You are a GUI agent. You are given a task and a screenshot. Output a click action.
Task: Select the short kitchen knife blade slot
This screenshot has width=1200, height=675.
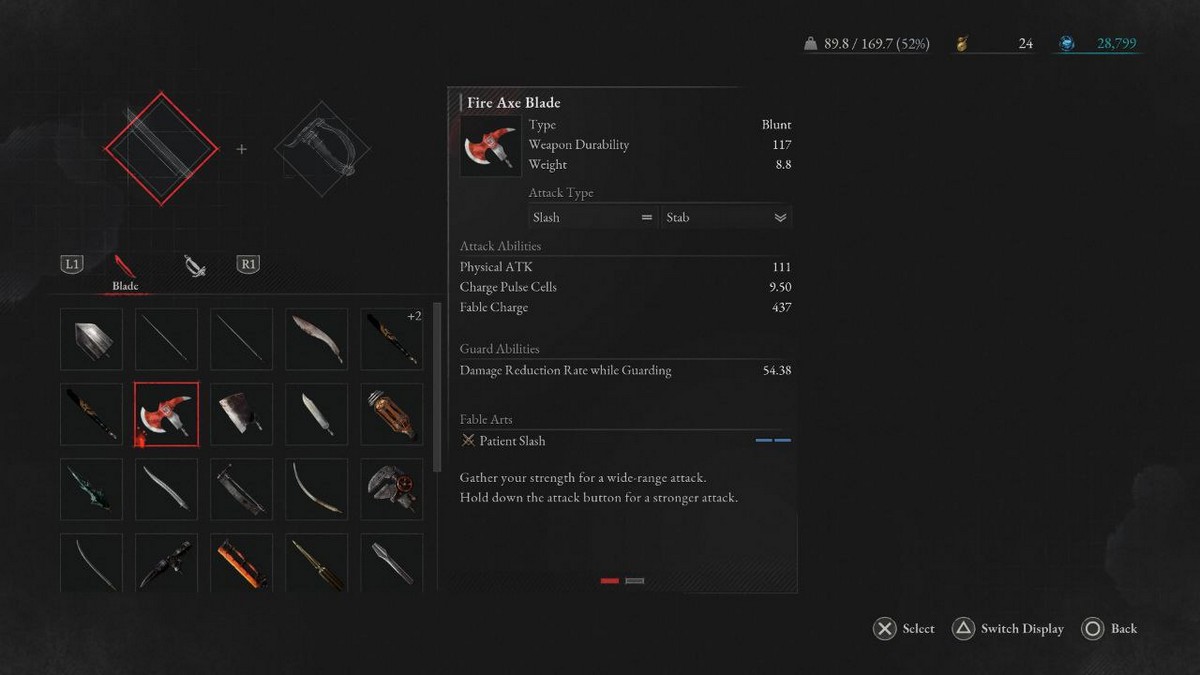[x=316, y=414]
